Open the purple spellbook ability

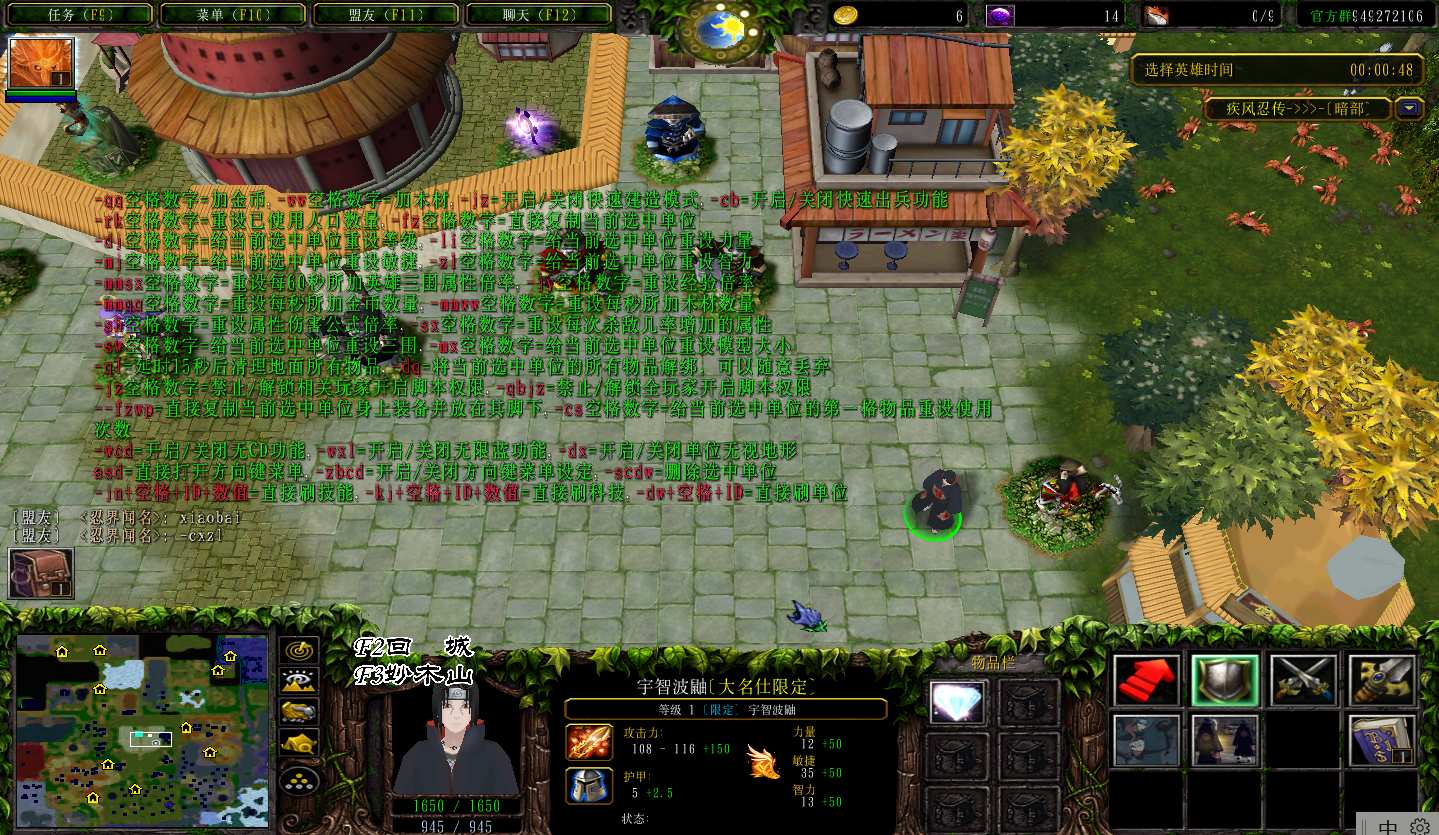pyautogui.click(x=1381, y=740)
